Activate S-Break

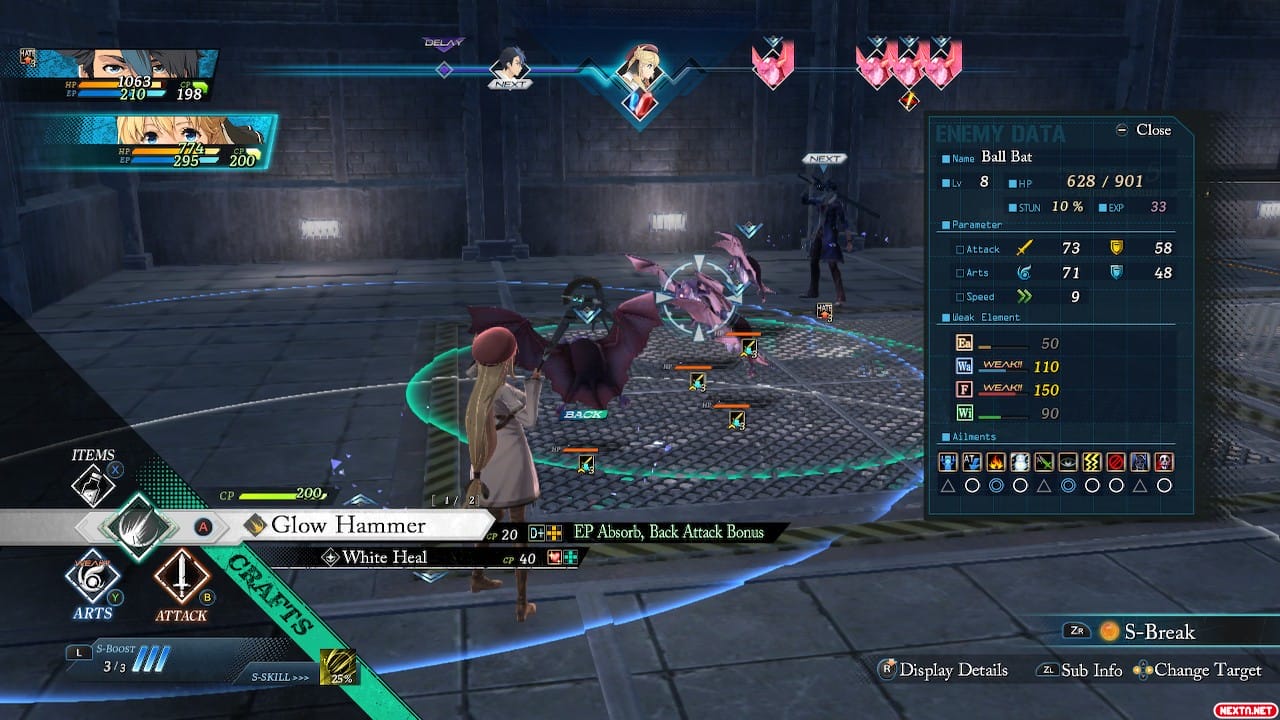click(x=1146, y=631)
